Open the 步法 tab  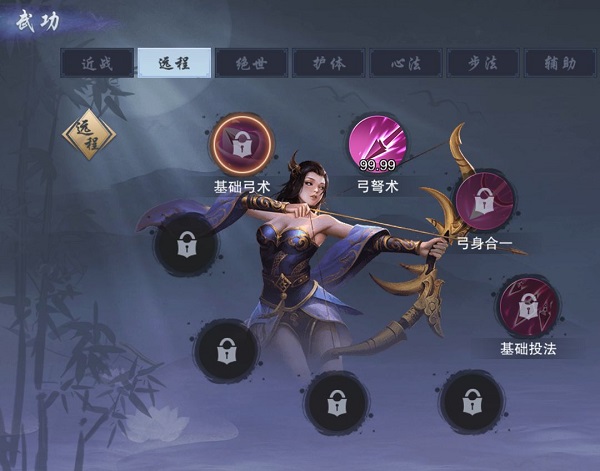pos(482,63)
